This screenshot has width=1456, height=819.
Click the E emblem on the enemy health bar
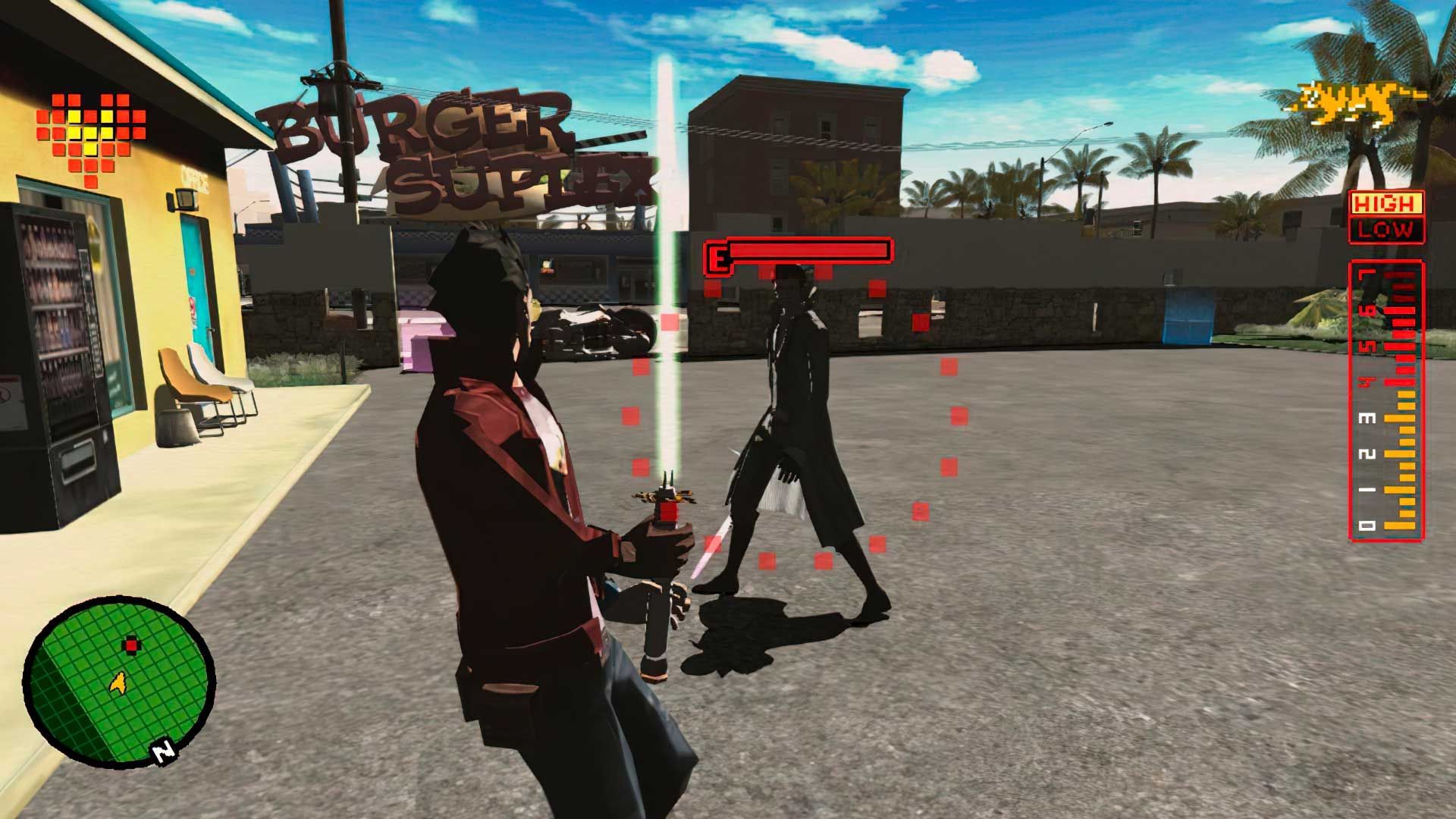click(x=715, y=256)
